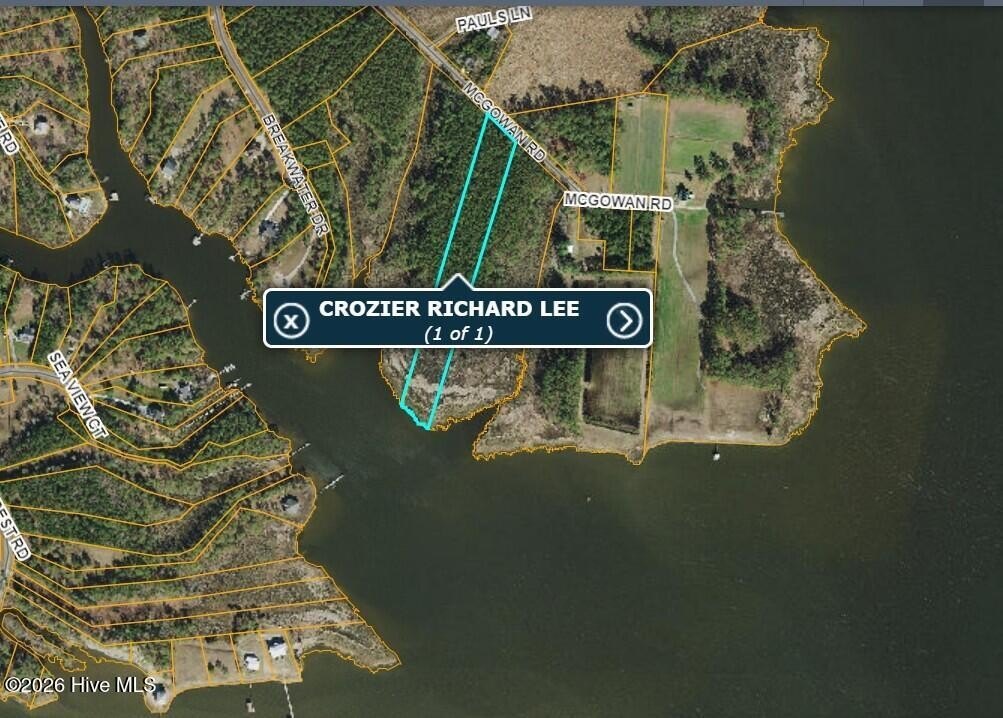
Task: Close the Crozier Richard Lee popup
Action: point(291,320)
